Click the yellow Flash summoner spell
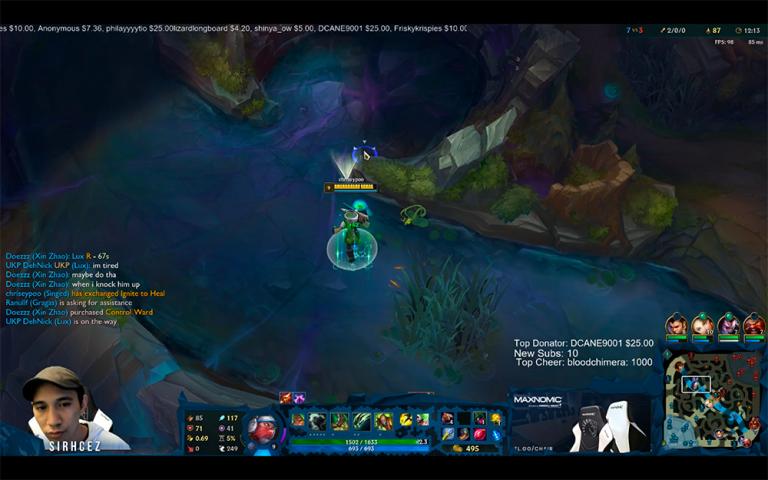The image size is (768, 480). (x=406, y=421)
